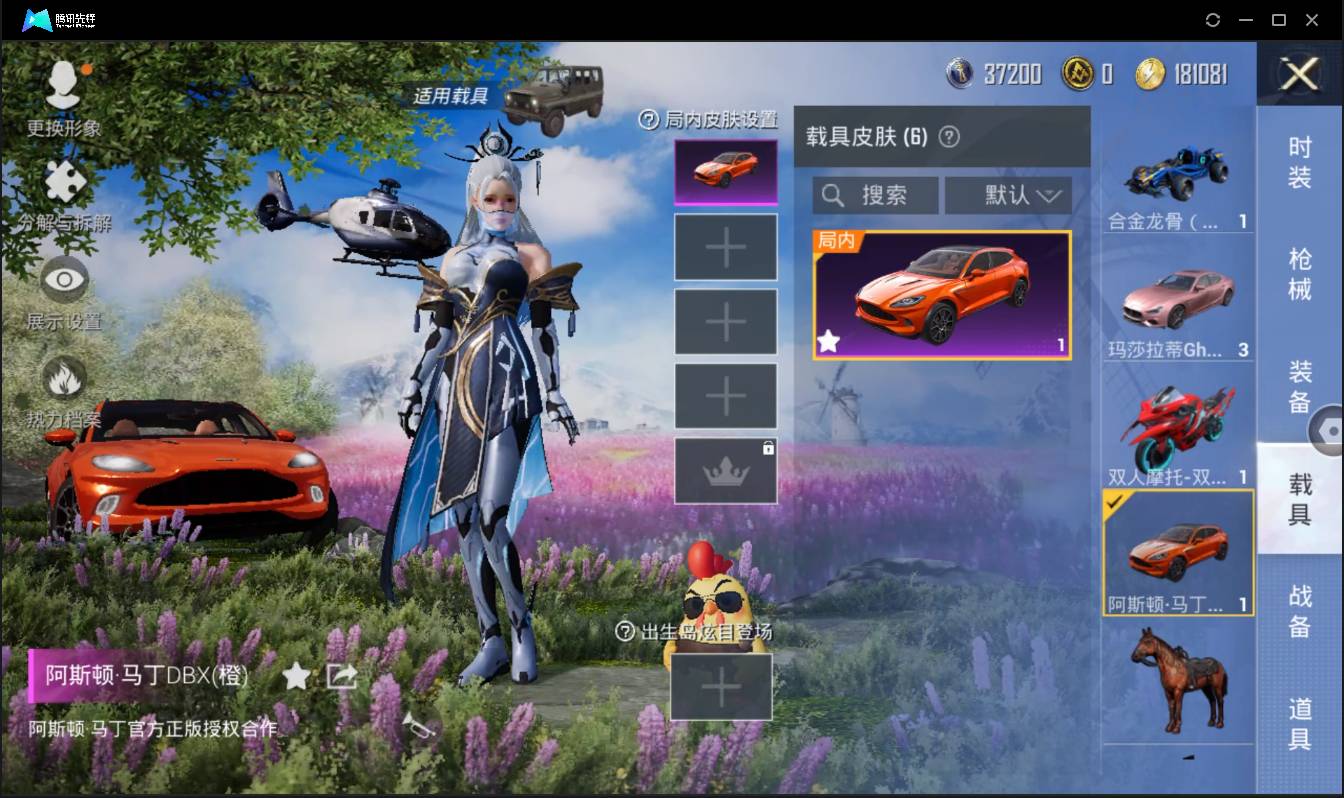Viewport: 1344px width, 798px height.
Task: Select the 双人摩托 motorcycle skin
Action: click(1178, 425)
